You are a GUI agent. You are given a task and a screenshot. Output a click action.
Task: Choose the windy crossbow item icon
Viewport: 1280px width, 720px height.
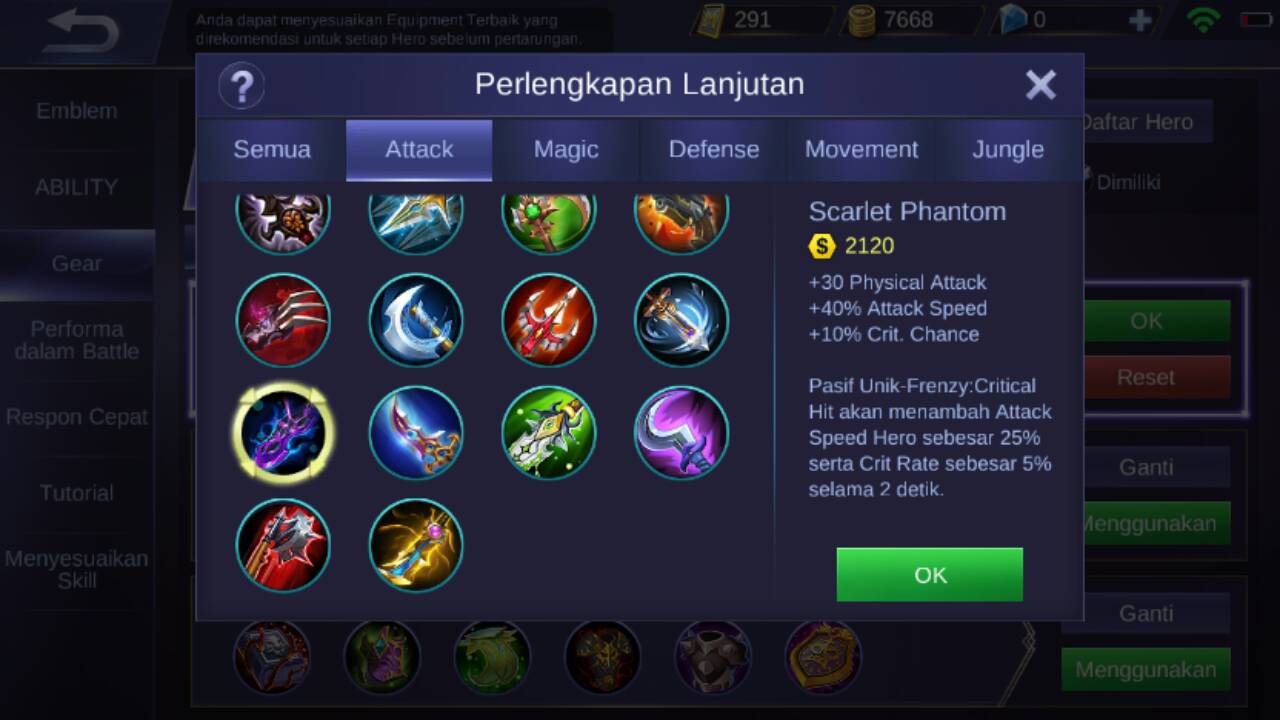coord(681,320)
